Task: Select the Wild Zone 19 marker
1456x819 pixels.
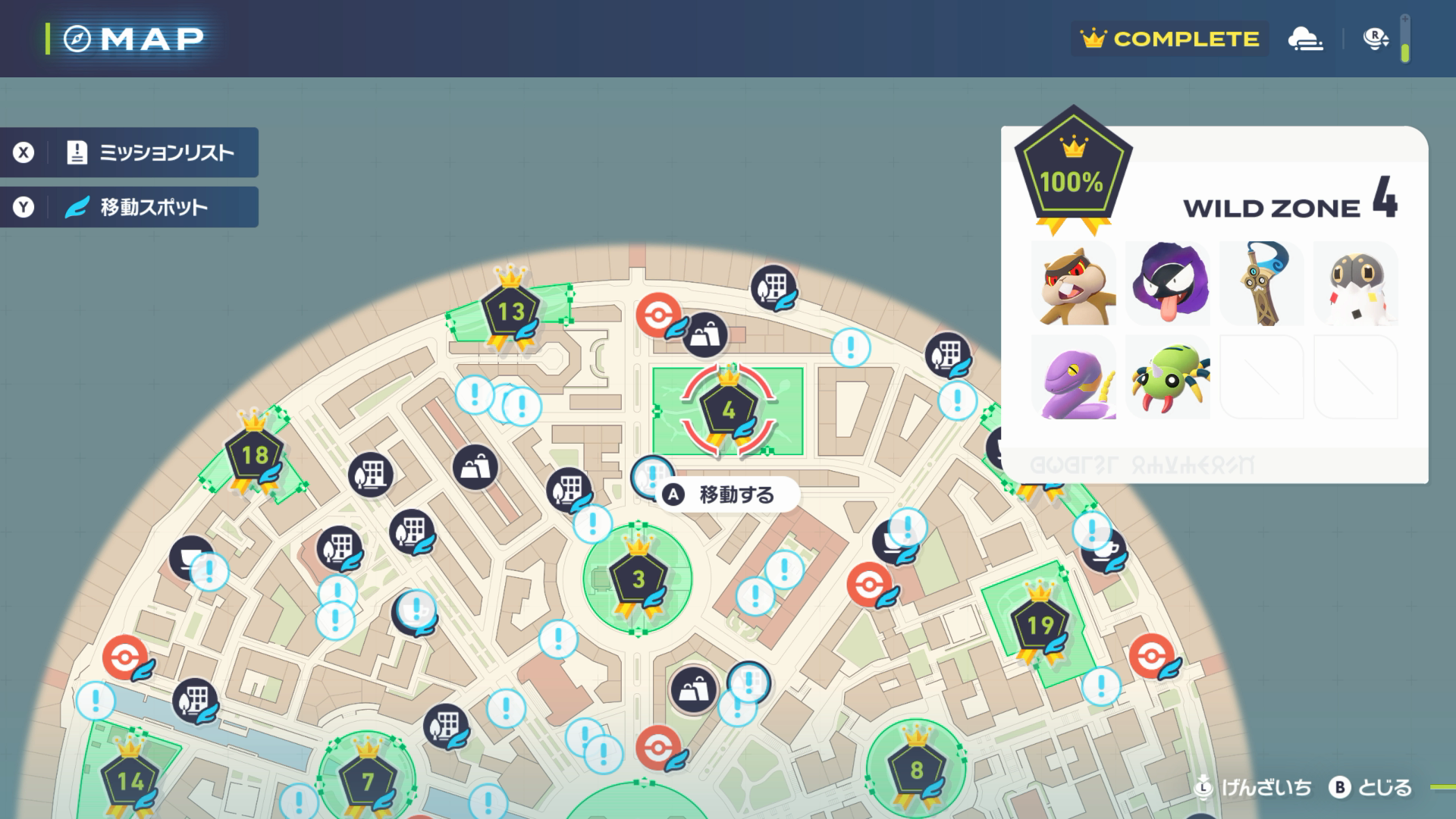Action: [x=1040, y=626]
